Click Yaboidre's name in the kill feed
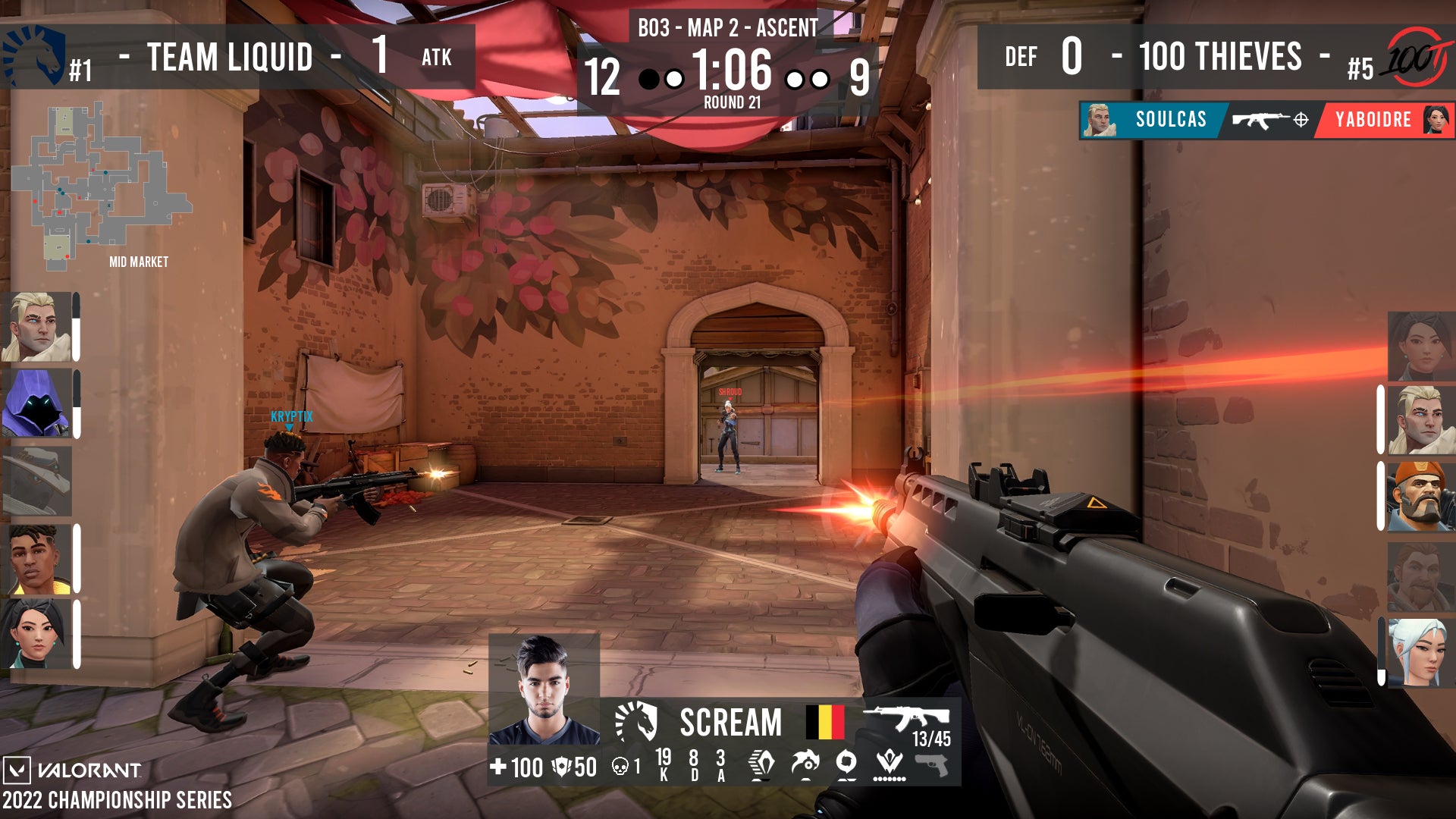The height and width of the screenshot is (819, 1456). point(1373,120)
